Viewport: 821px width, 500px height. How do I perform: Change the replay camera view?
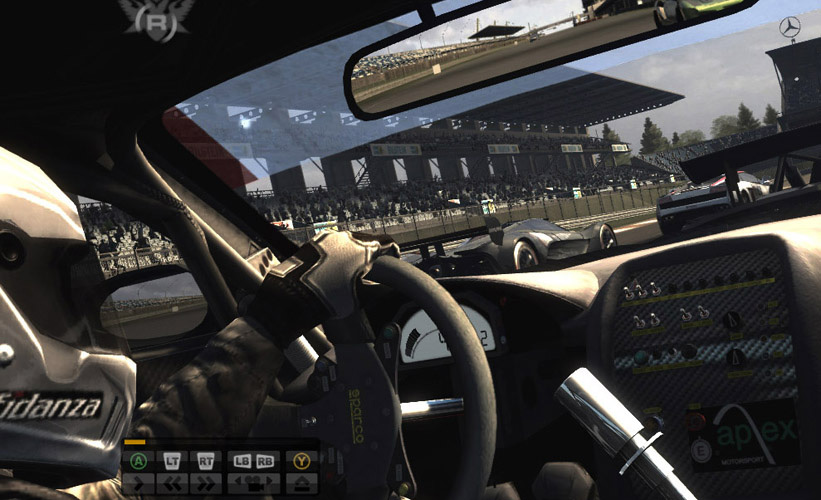(253, 484)
